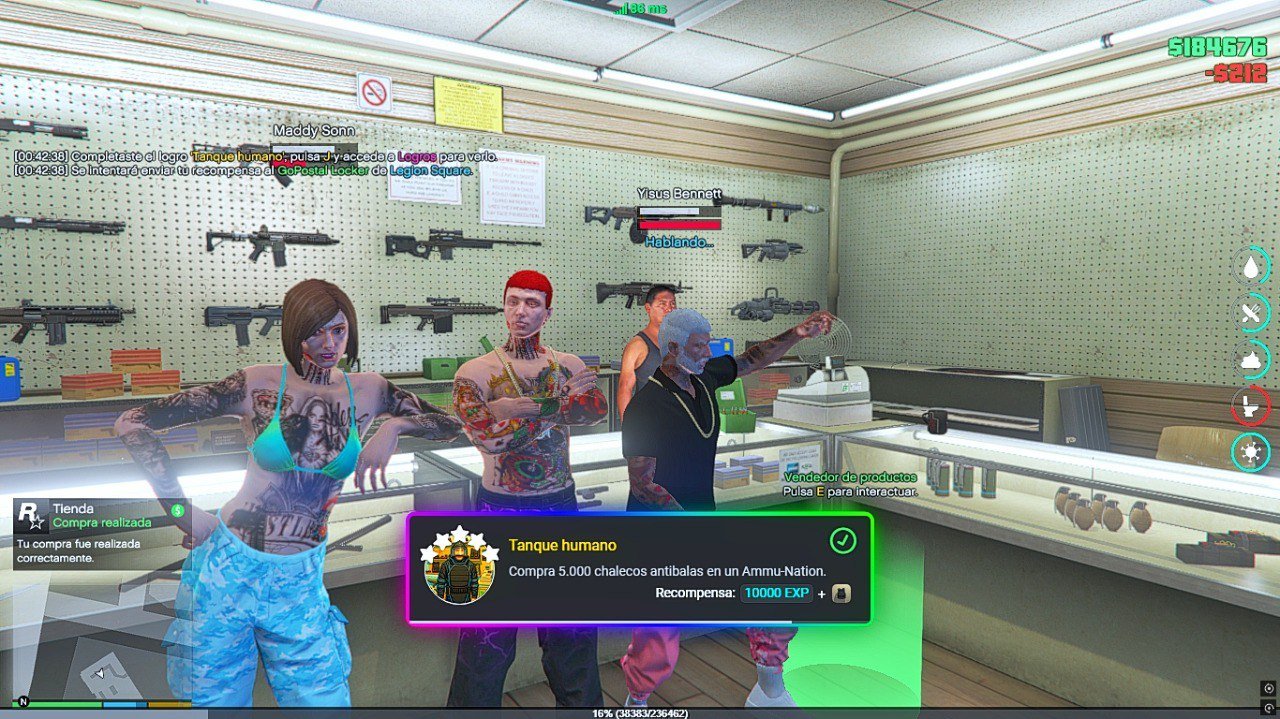Screen dimensions: 1280x719
Task: Select the green checkmark on the achievement popup
Action: [x=843, y=541]
